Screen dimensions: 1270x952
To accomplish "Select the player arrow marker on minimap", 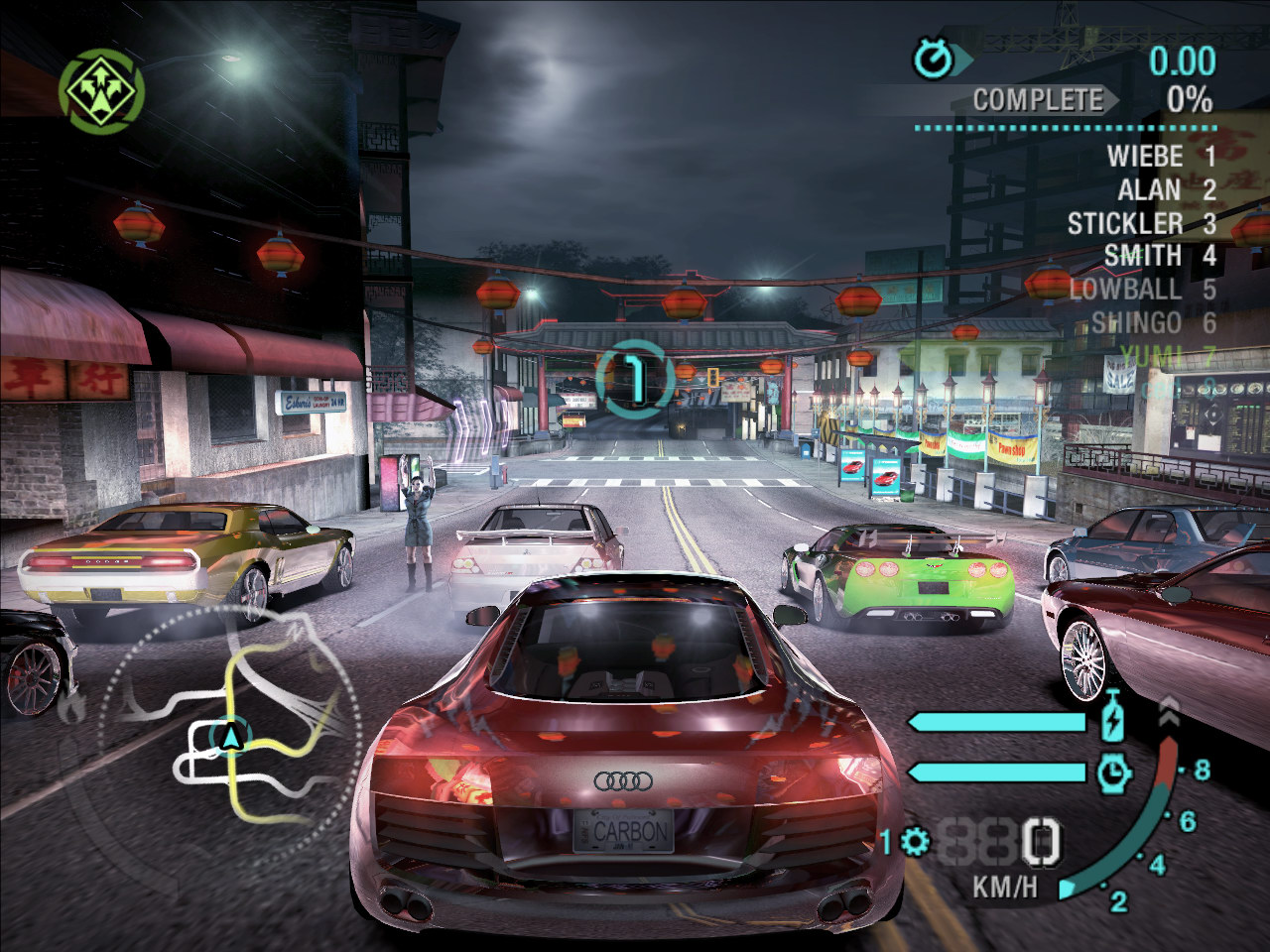I will tap(232, 736).
